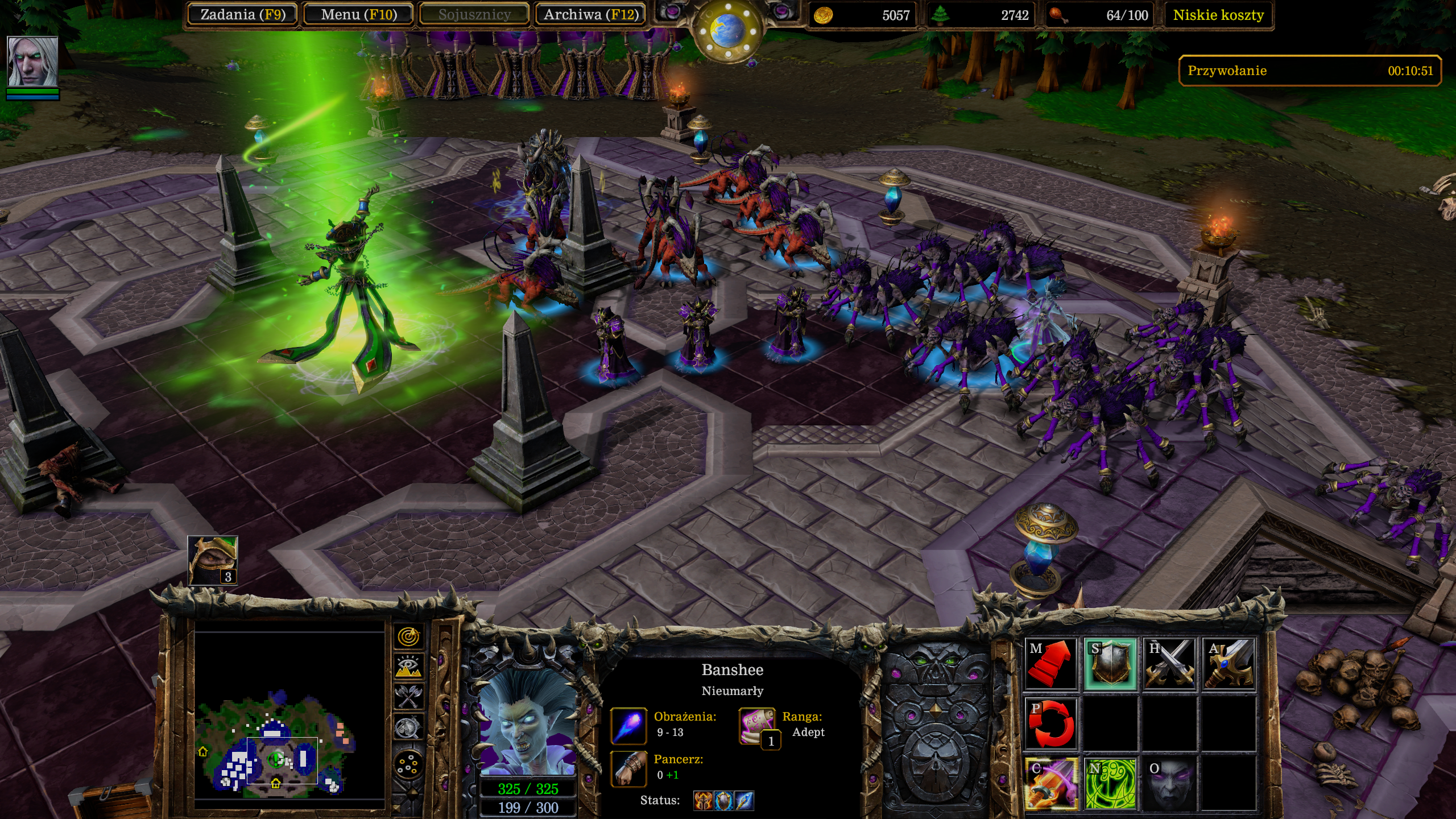The image size is (1456, 819).
Task: Select the Hold Position crossed swords command
Action: coord(1169,664)
